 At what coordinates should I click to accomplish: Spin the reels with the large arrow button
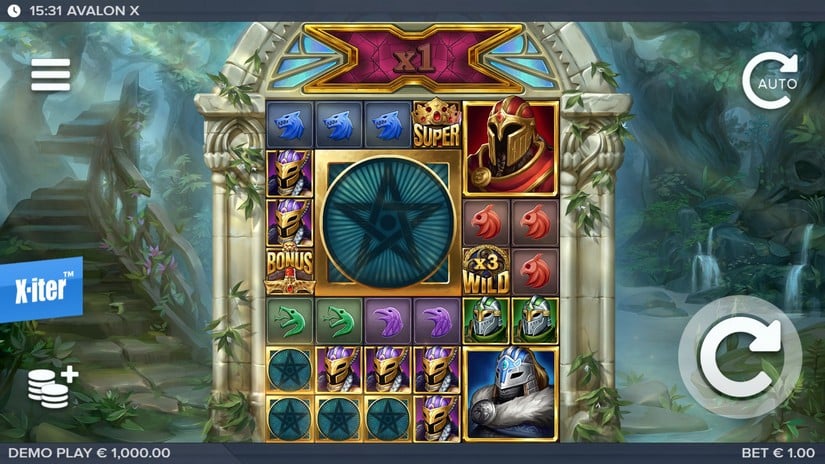740,357
